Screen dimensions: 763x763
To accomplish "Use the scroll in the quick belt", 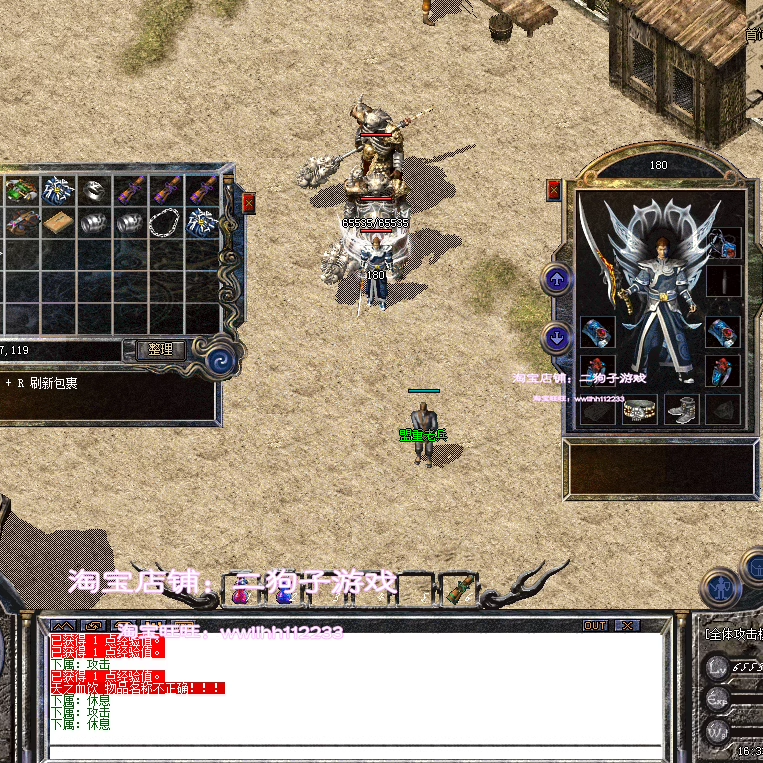I will coord(458,590).
